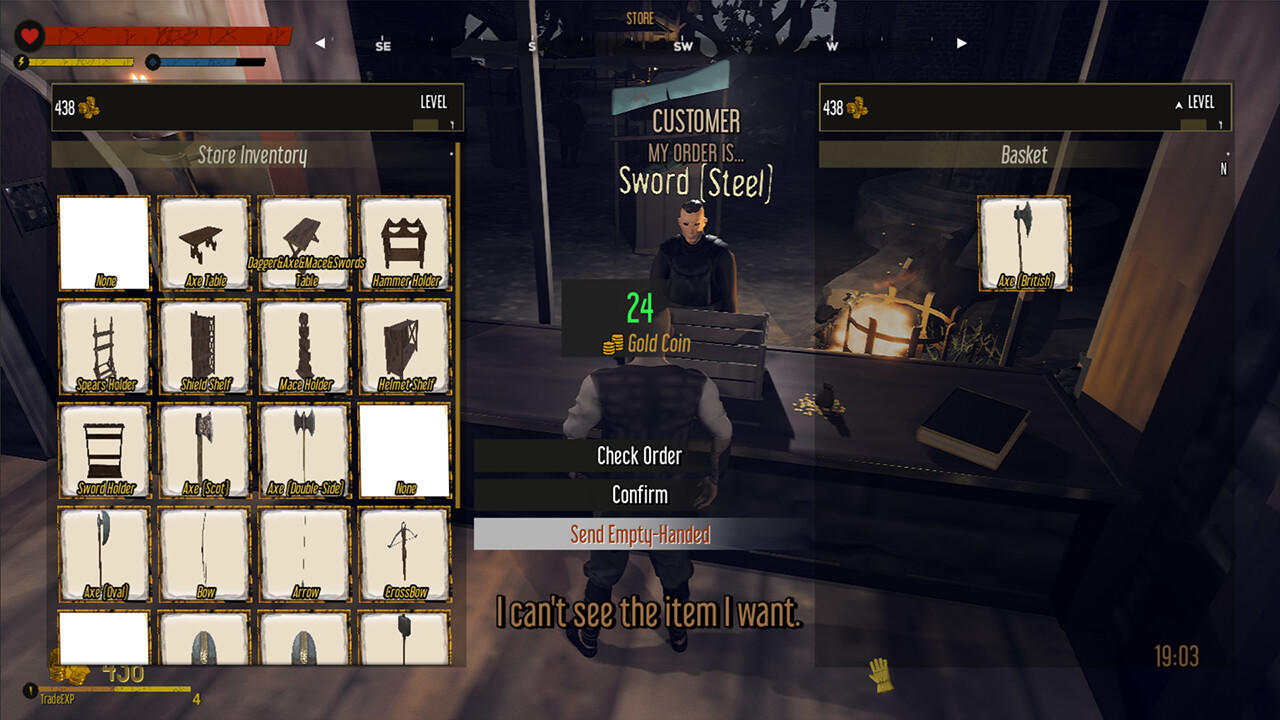Pick the CrossBow from inventory
Viewport: 1280px width, 720px height.
(x=403, y=553)
